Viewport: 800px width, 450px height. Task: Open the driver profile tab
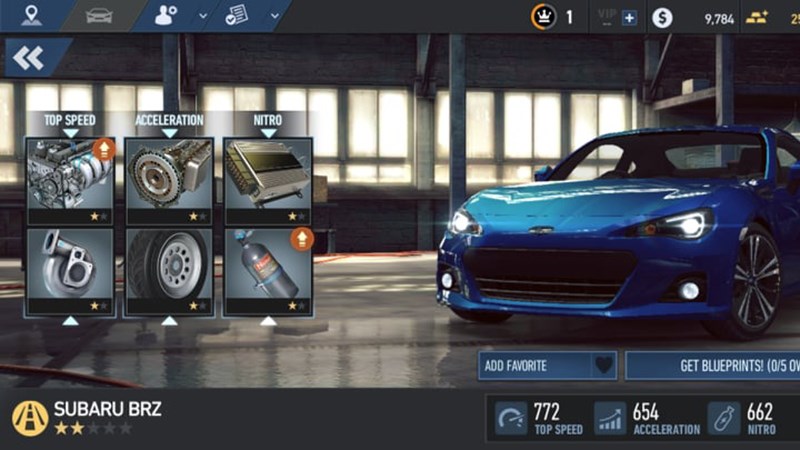click(x=167, y=16)
